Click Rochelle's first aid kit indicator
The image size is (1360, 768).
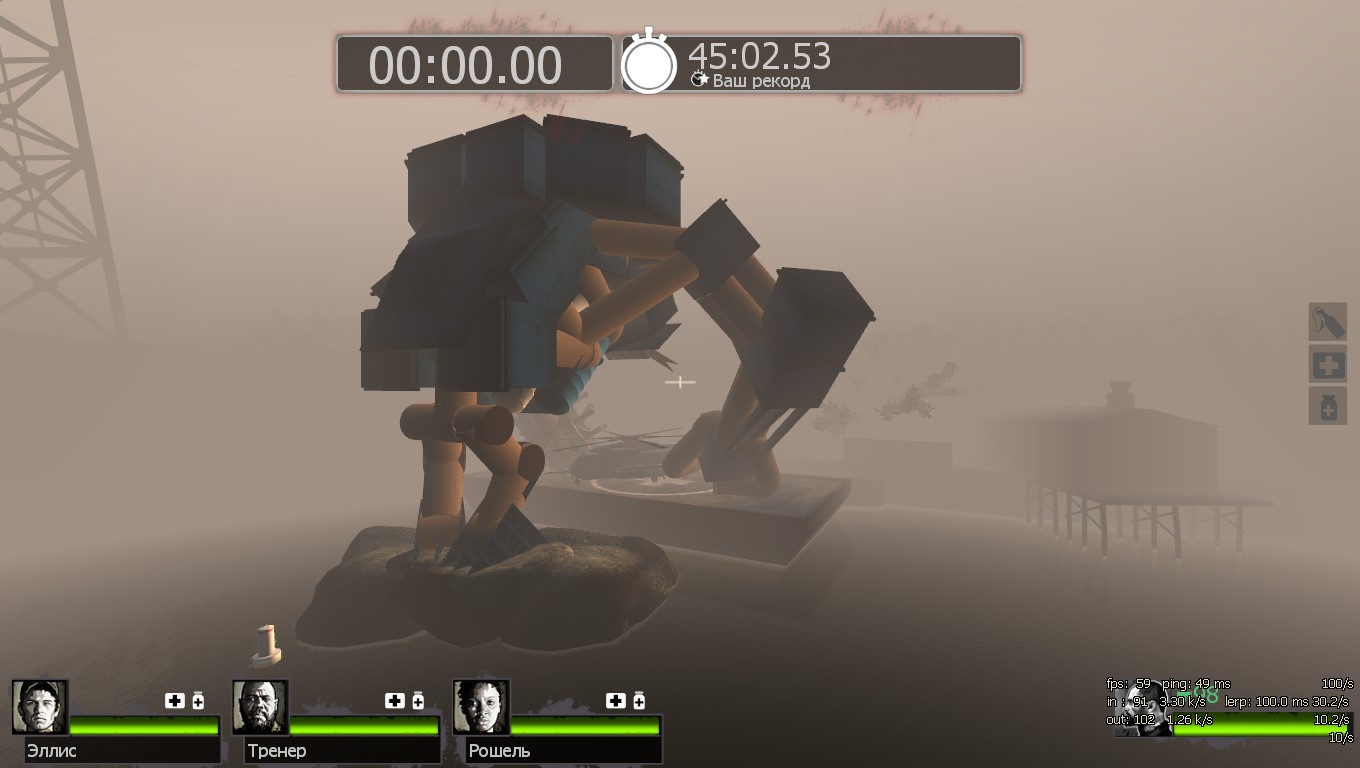(615, 700)
